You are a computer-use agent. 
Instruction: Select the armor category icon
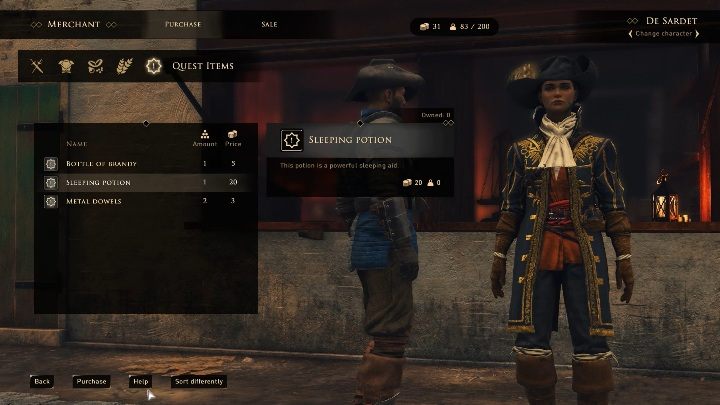click(x=66, y=67)
